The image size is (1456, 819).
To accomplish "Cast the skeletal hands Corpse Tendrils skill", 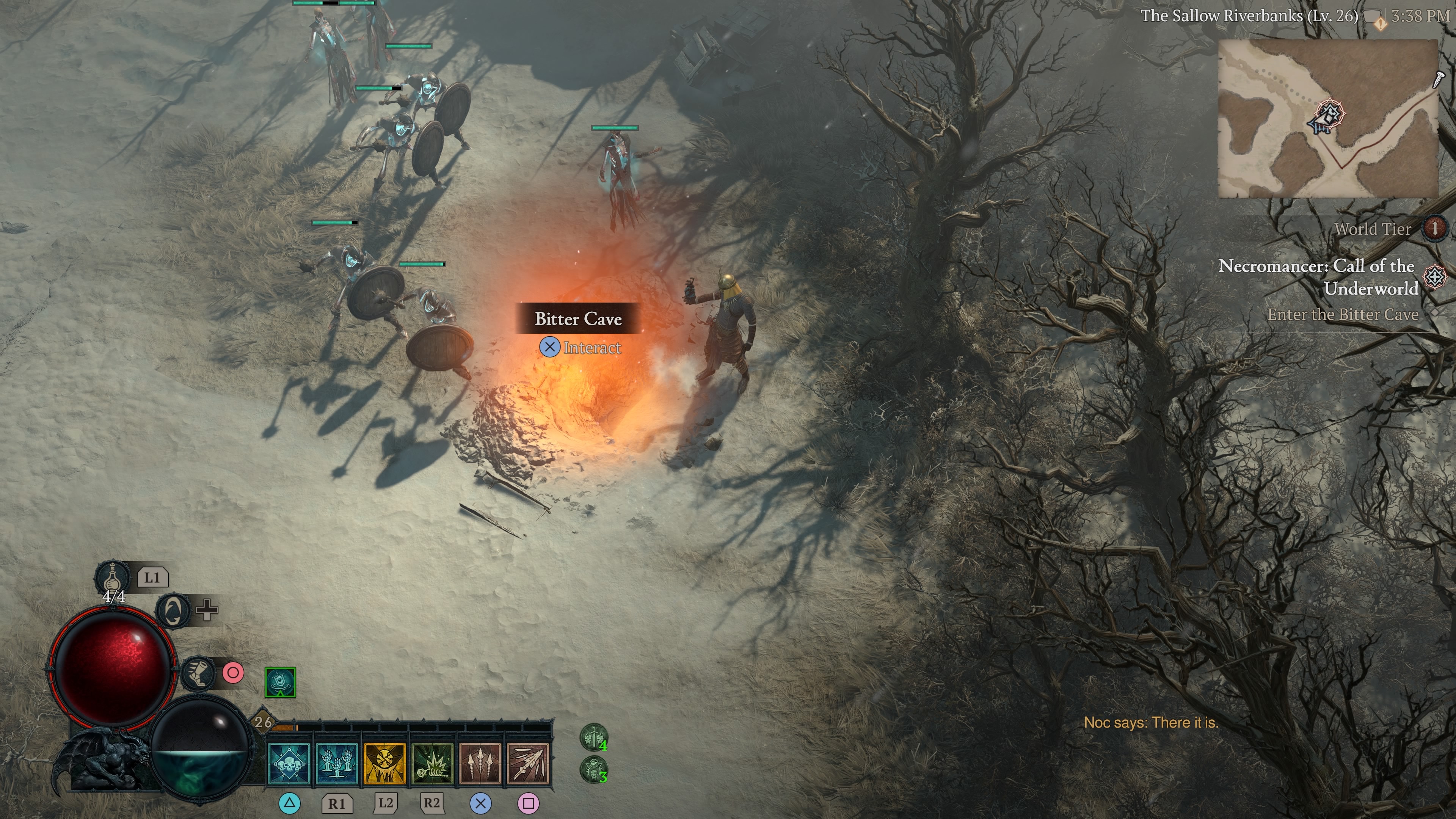I will click(337, 764).
